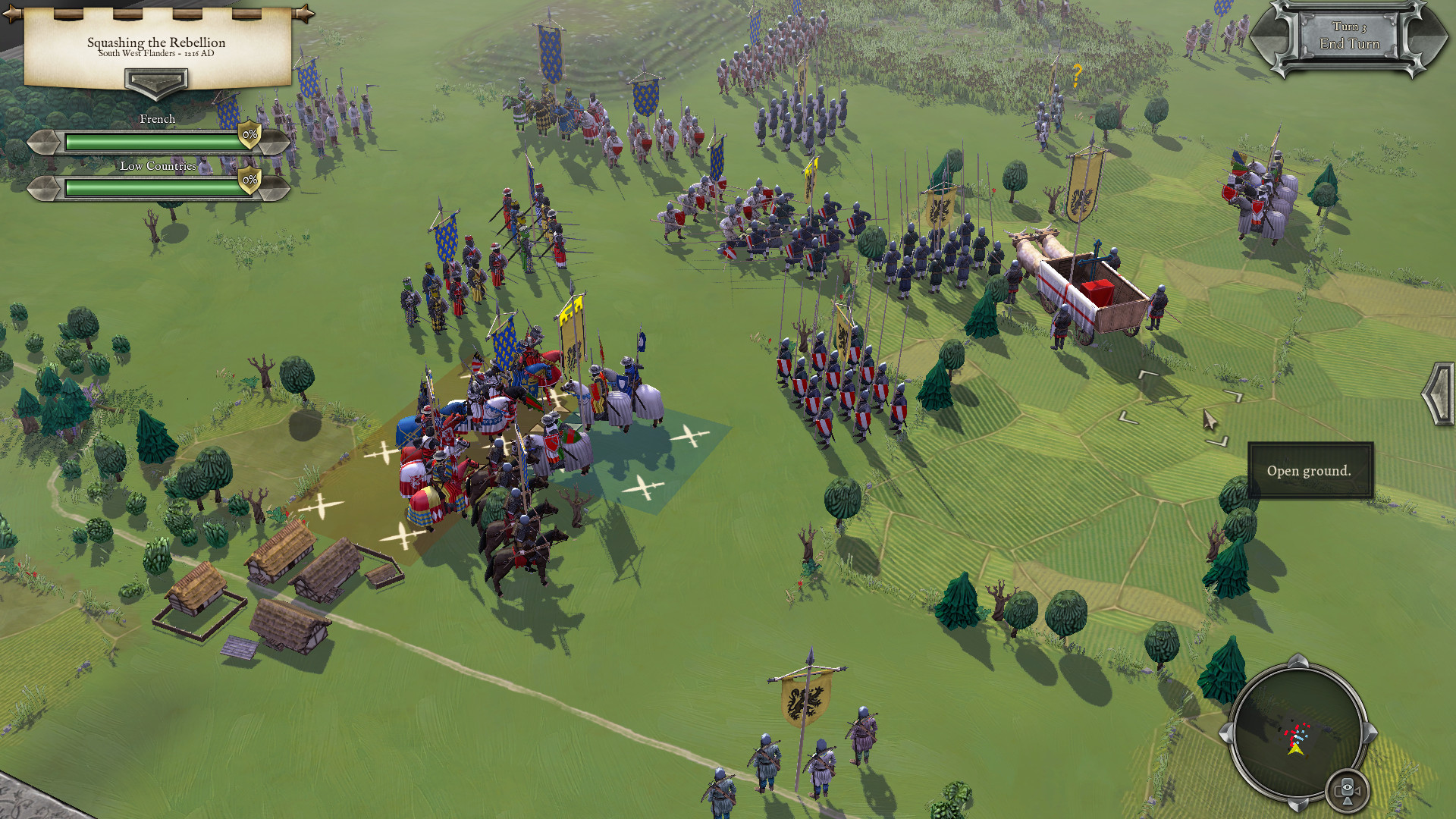
Task: Expand the side panel using the left-pointing chevron
Action: (x=1436, y=394)
